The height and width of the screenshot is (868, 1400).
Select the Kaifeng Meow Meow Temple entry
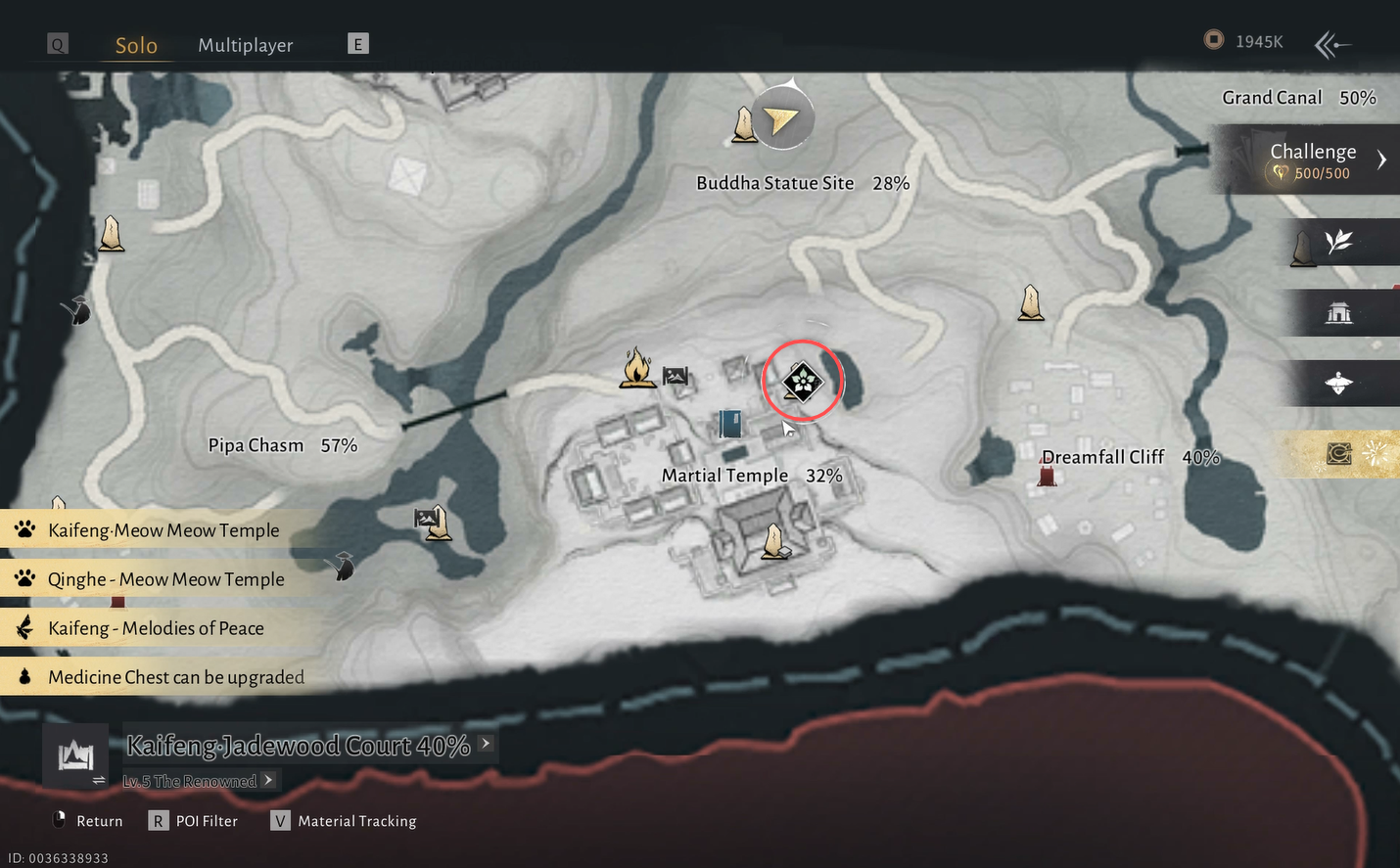click(163, 530)
